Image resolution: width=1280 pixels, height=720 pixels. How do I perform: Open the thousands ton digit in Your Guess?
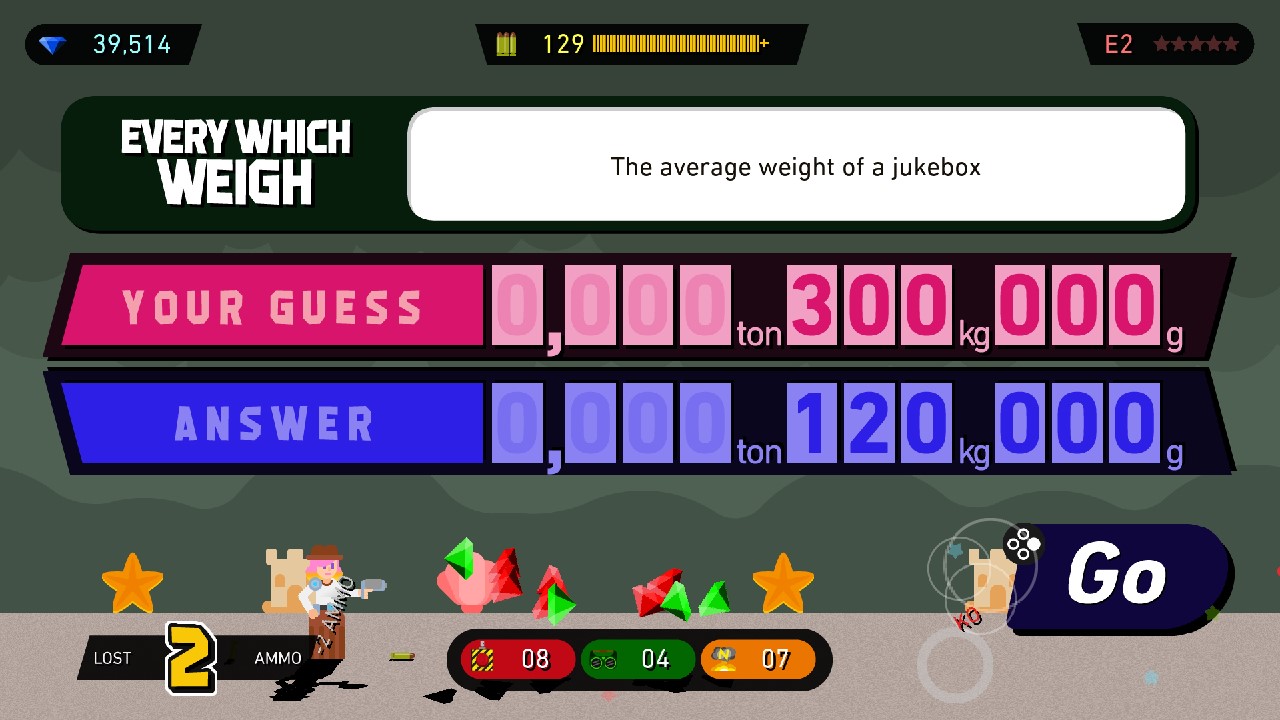pos(518,307)
